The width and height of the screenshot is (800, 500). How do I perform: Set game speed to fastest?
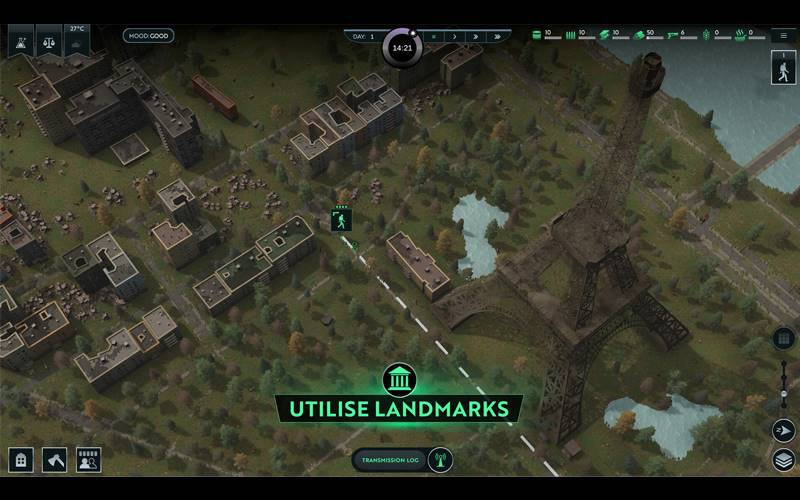point(498,36)
